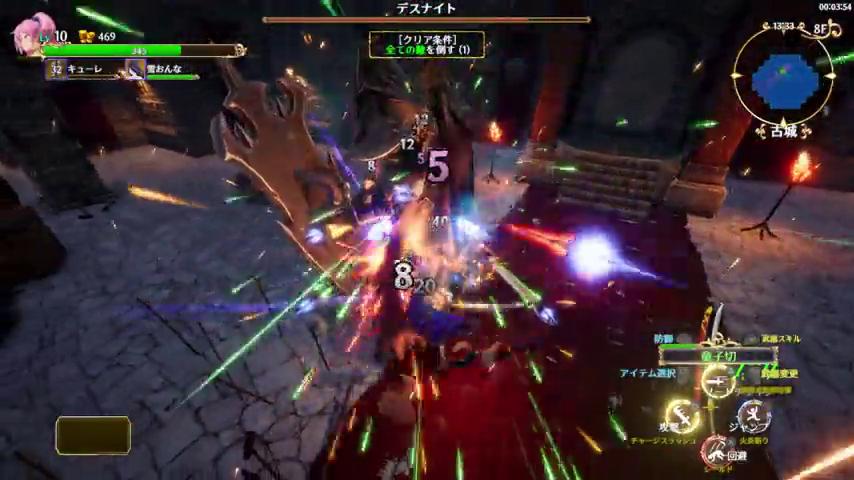This screenshot has width=854, height=480.
Task: Click the empty gold-framed box
Action: [93, 436]
